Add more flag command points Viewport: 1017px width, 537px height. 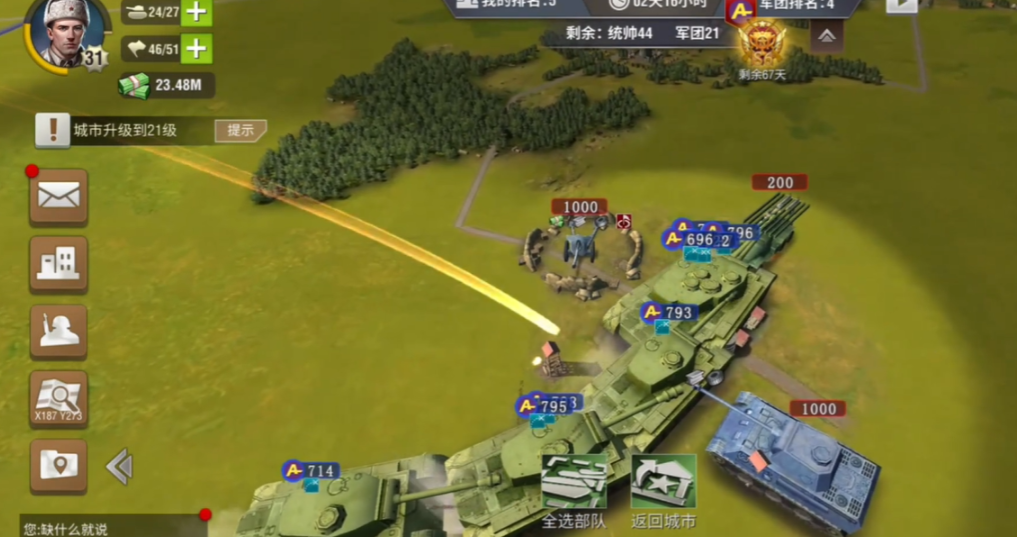197,48
